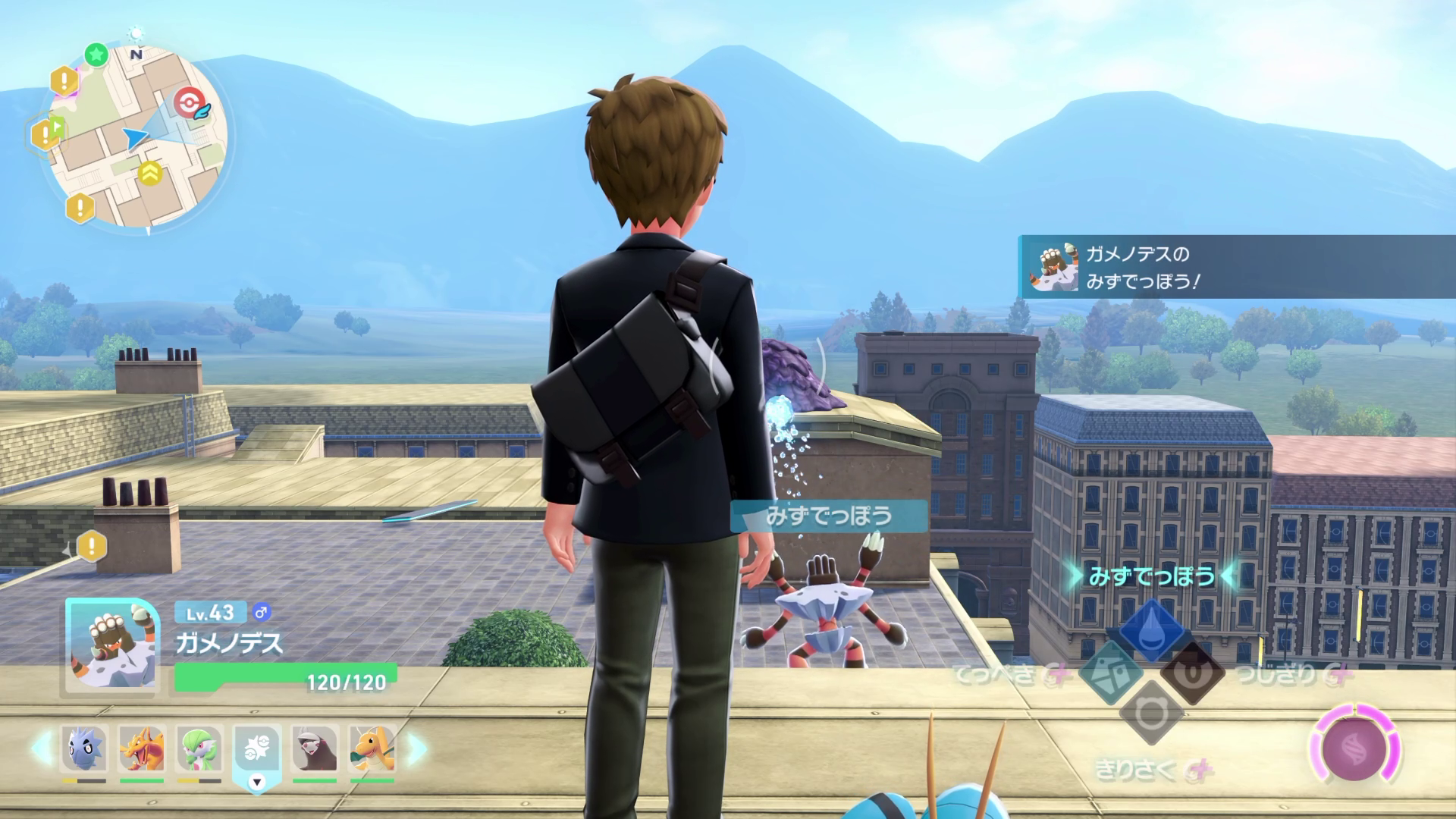Pick the Dragonite party slot
Viewport: 1456px width, 819px height.
click(x=372, y=749)
